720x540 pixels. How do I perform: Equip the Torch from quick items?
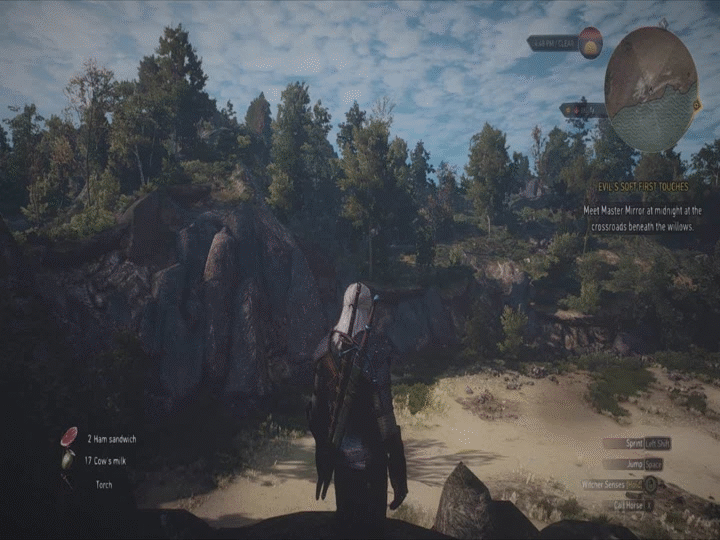(103, 484)
